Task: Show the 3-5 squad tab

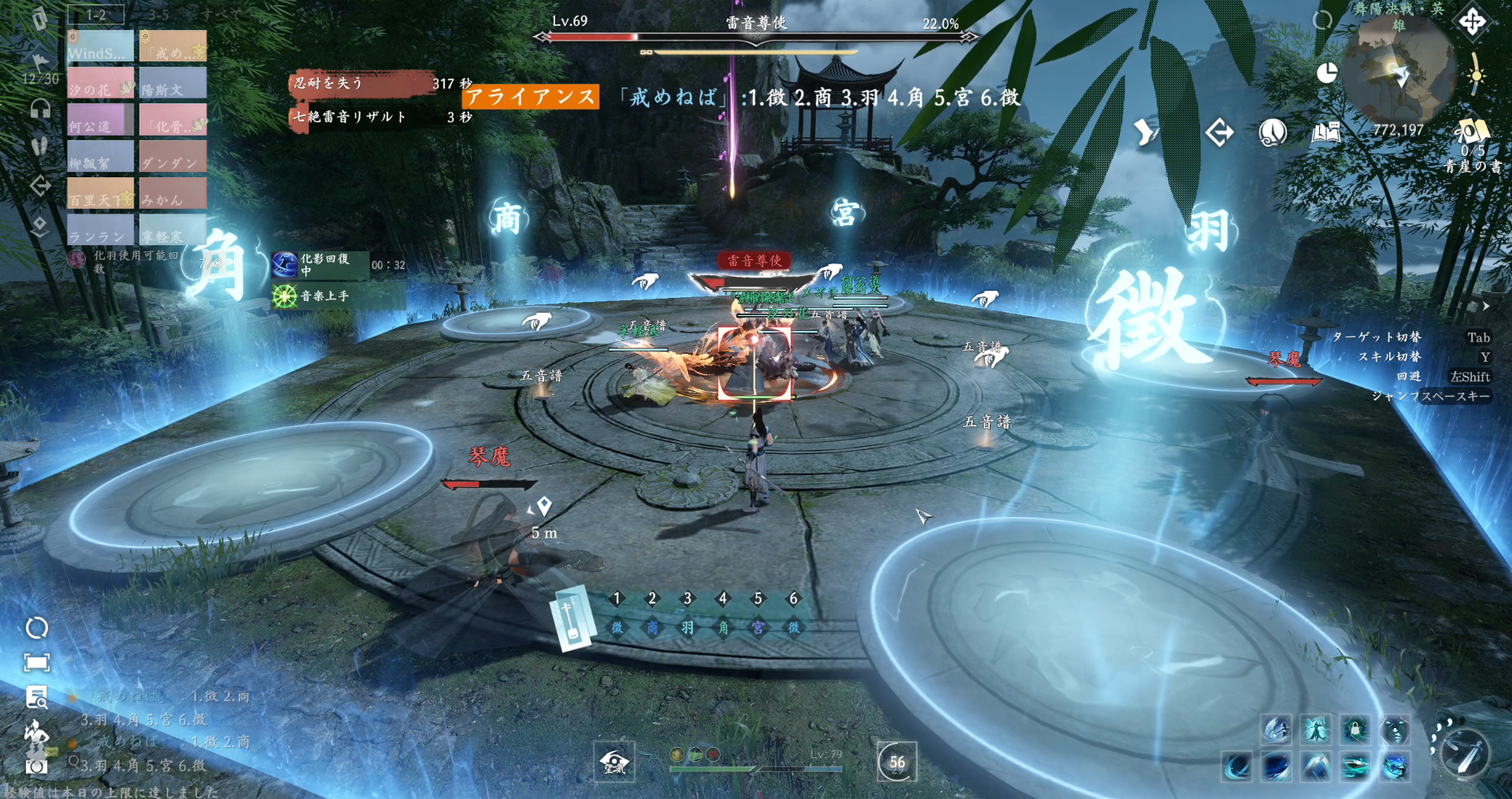Action: (x=158, y=14)
